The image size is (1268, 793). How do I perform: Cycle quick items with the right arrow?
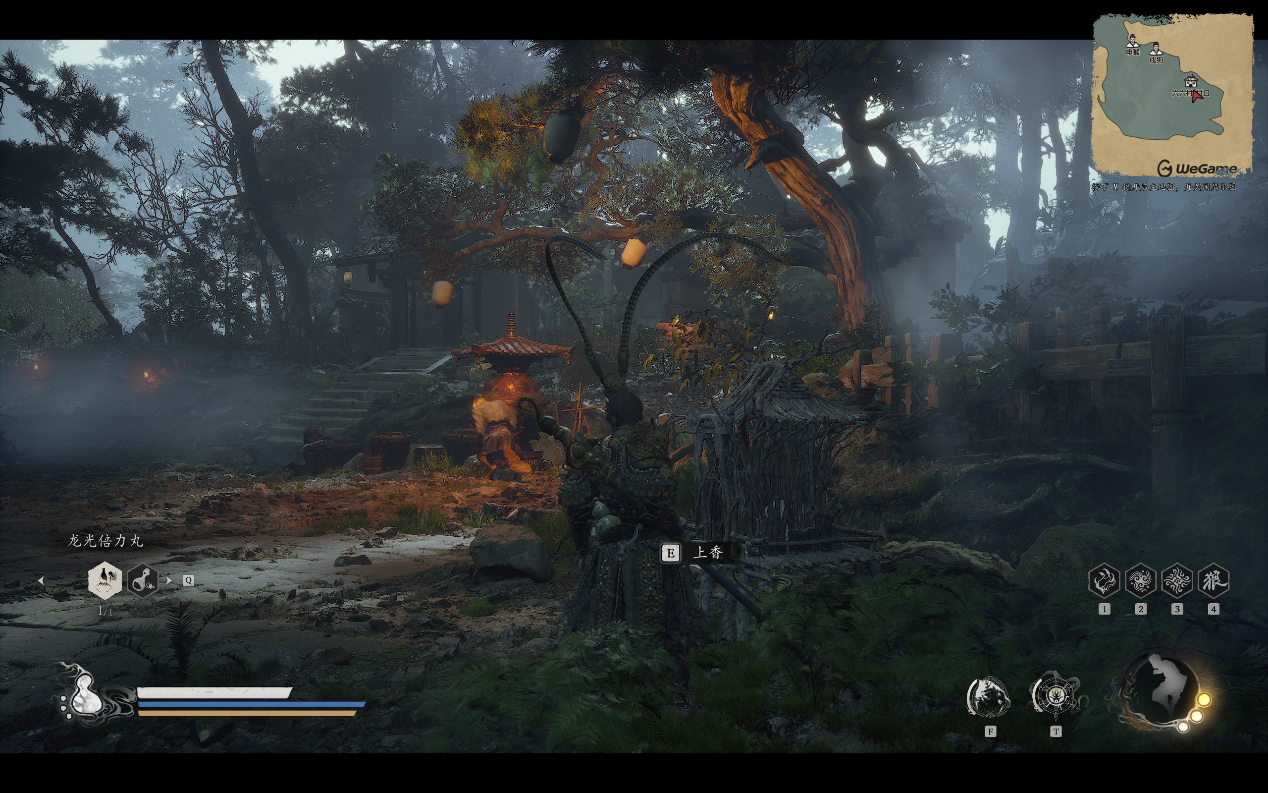pyautogui.click(x=169, y=580)
